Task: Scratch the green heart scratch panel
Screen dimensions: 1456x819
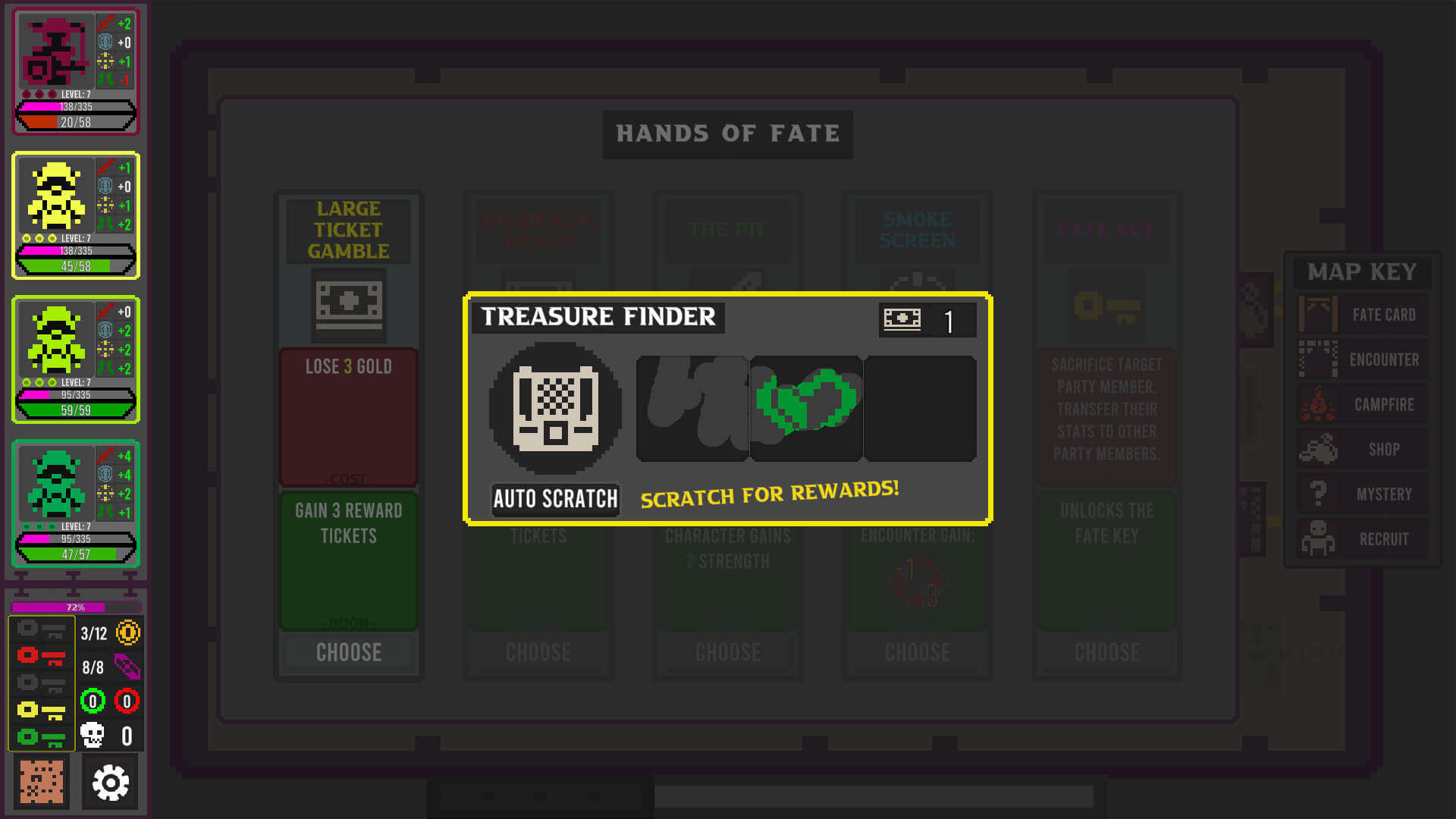Action: coord(806,408)
